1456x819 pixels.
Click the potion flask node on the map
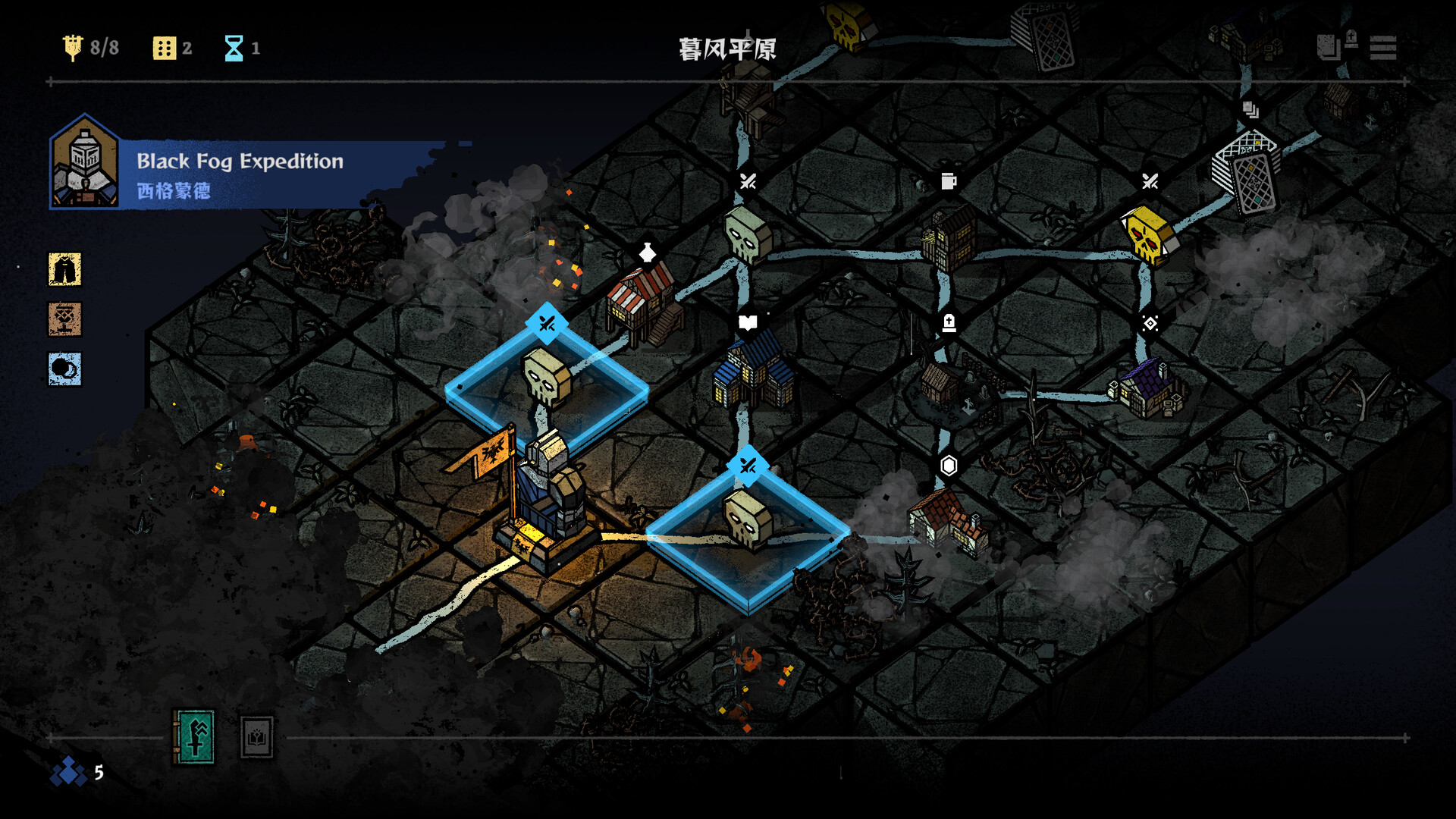tap(646, 253)
